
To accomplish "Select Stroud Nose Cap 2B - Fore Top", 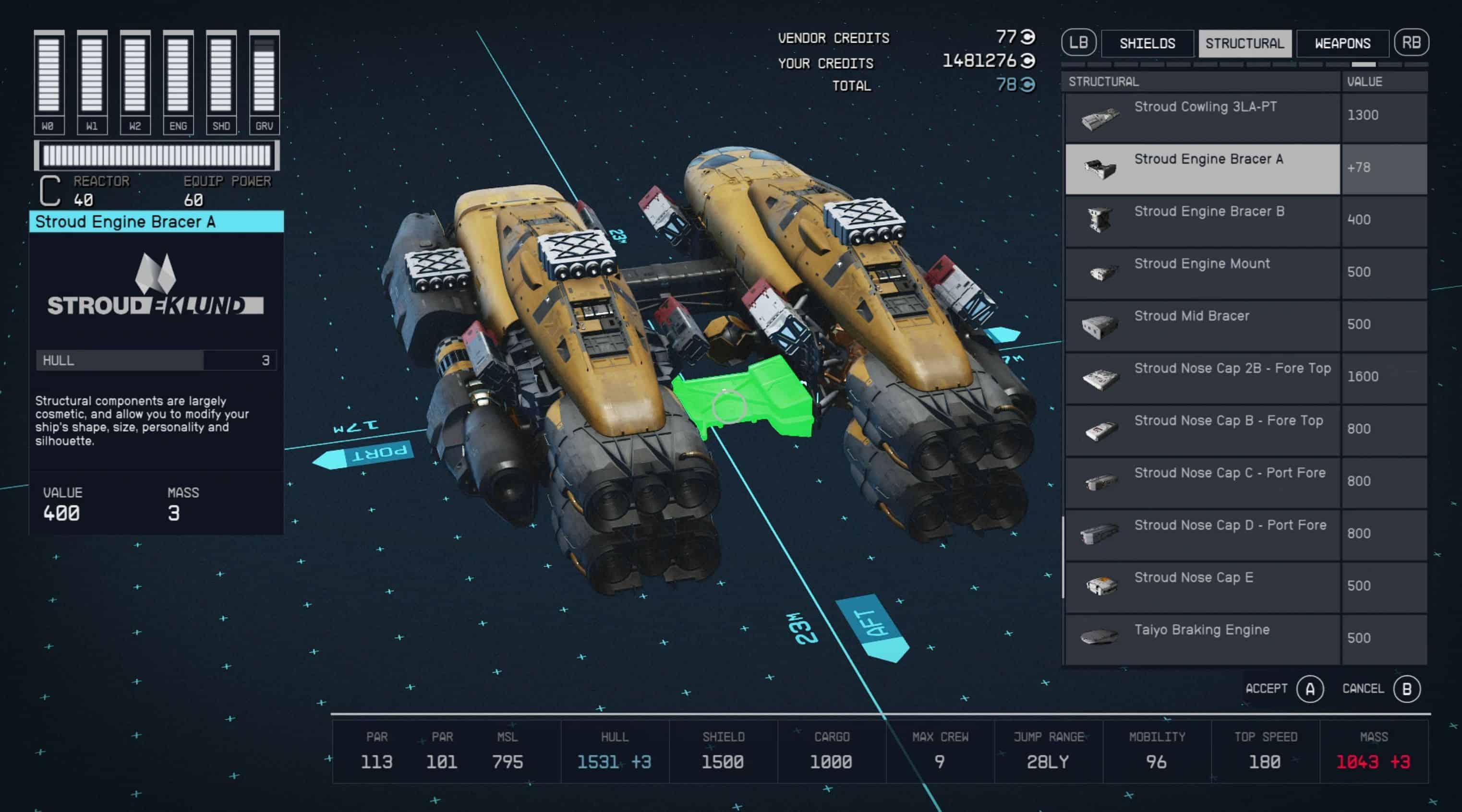I will tap(1203, 378).
